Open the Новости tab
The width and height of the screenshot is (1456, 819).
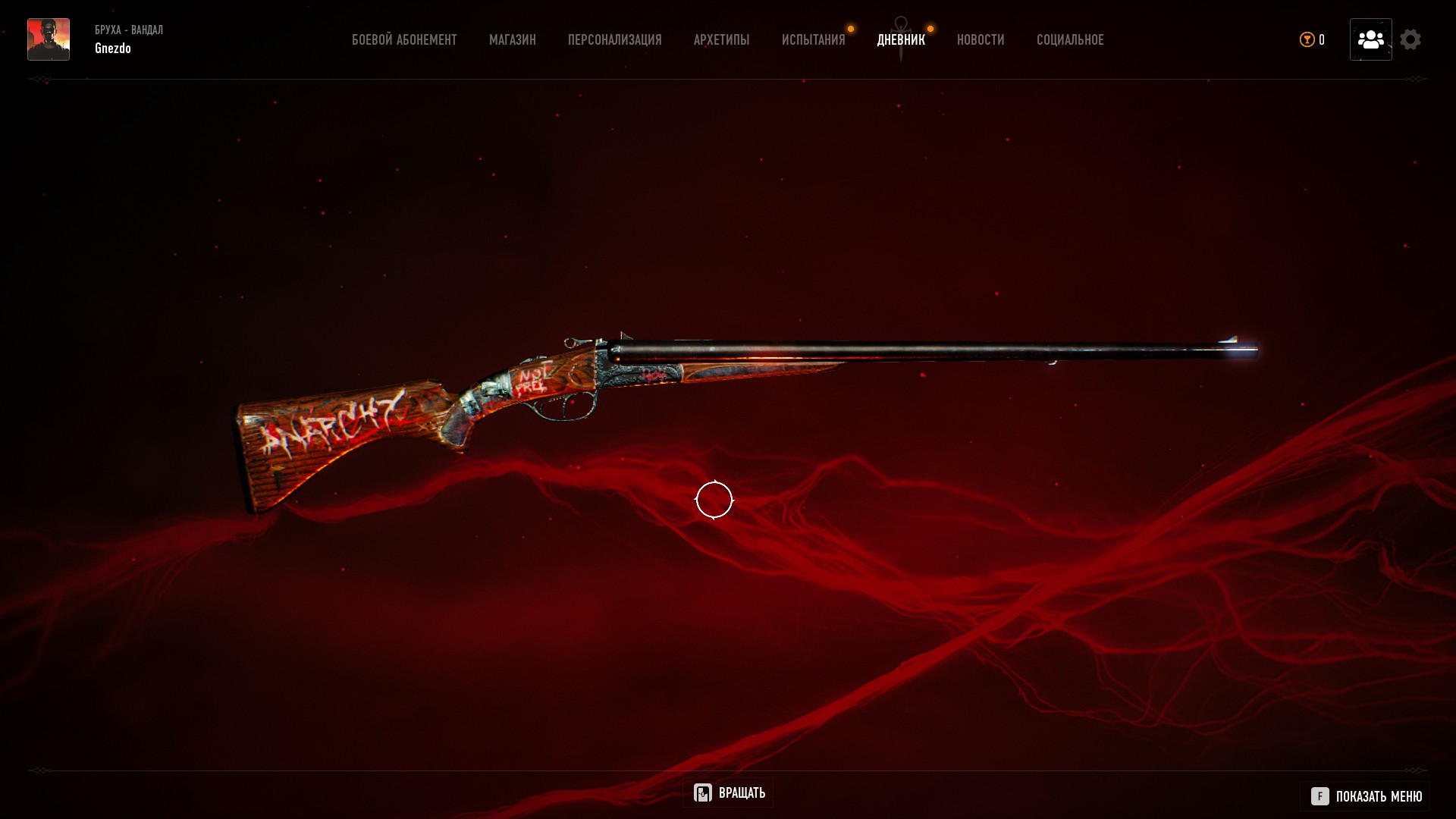pos(981,40)
